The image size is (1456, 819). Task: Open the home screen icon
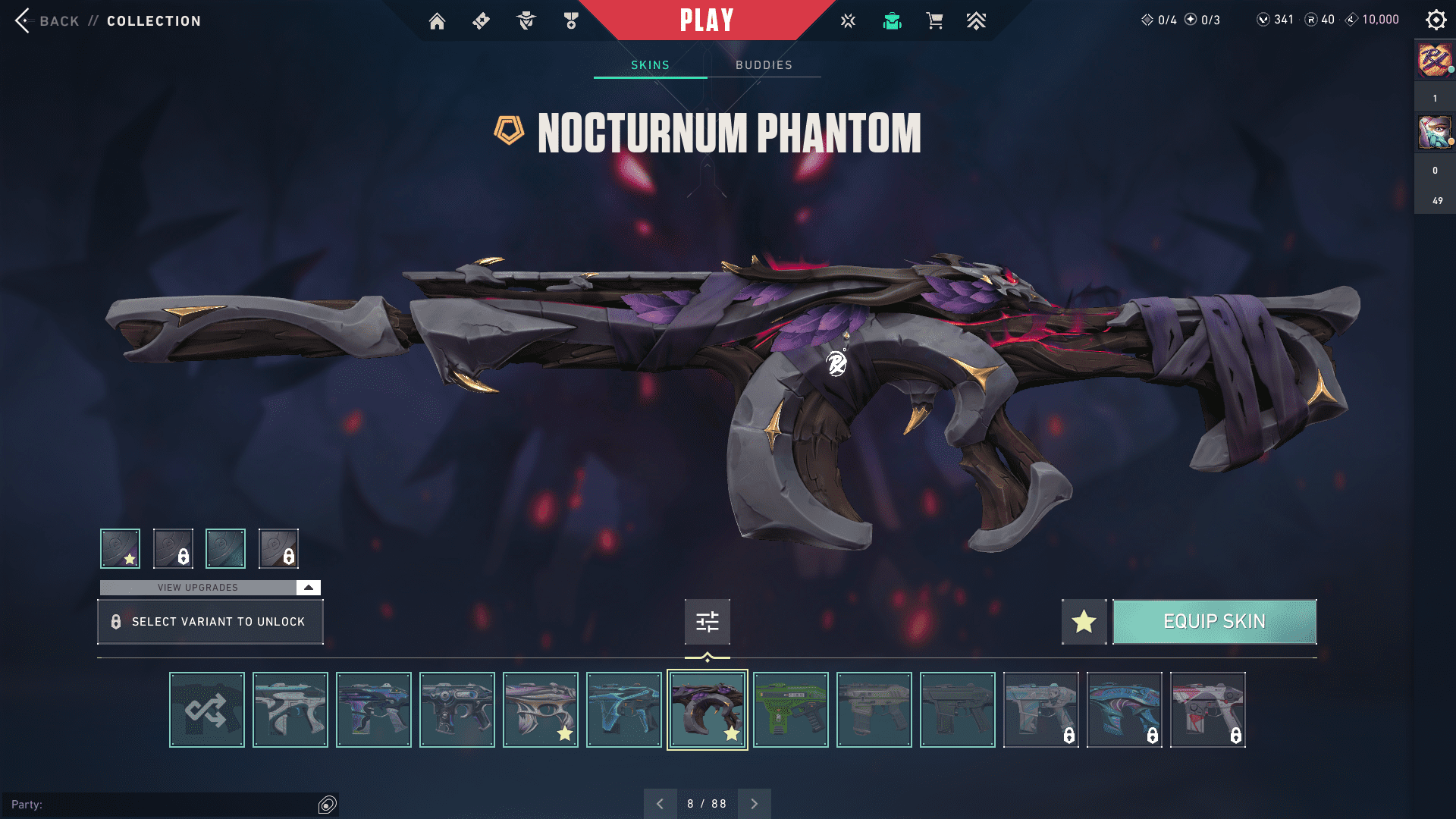click(x=437, y=21)
